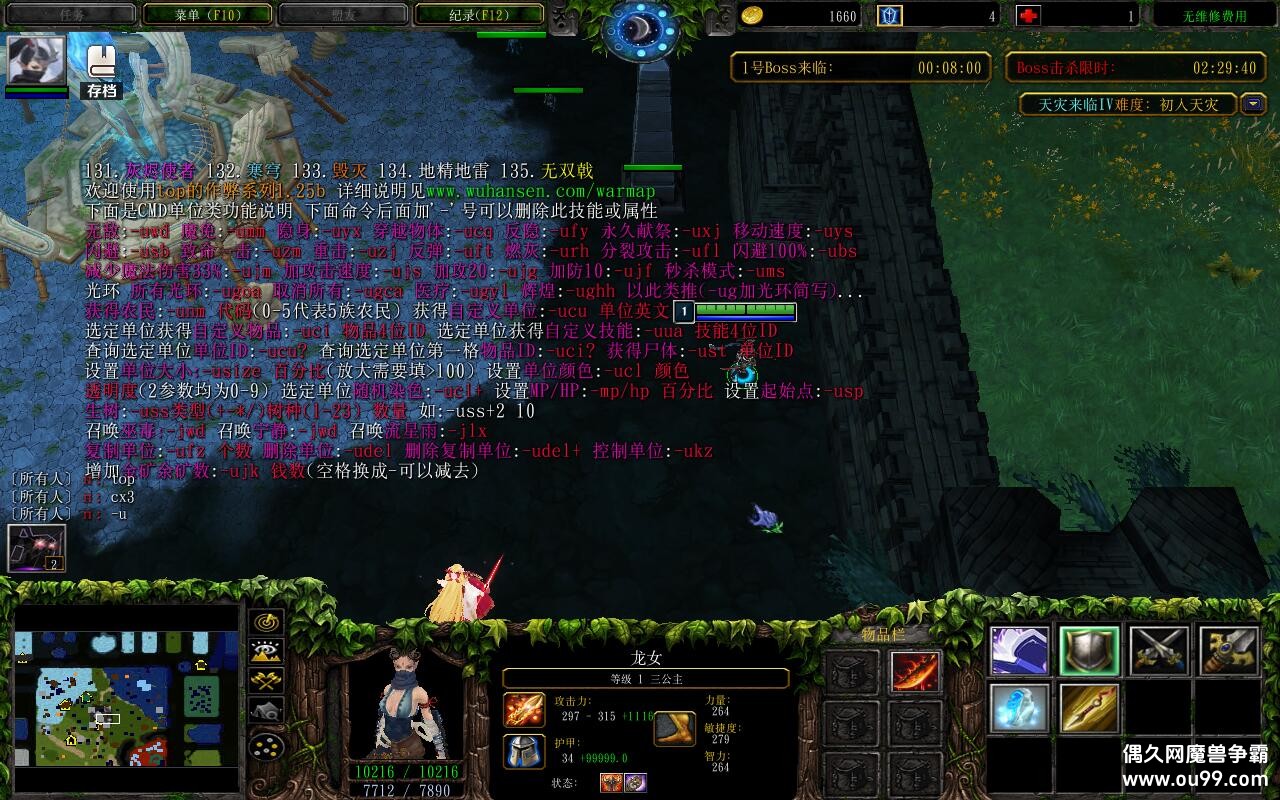Choose the green-highlighted shield command
1280x800 pixels.
[x=1089, y=651]
